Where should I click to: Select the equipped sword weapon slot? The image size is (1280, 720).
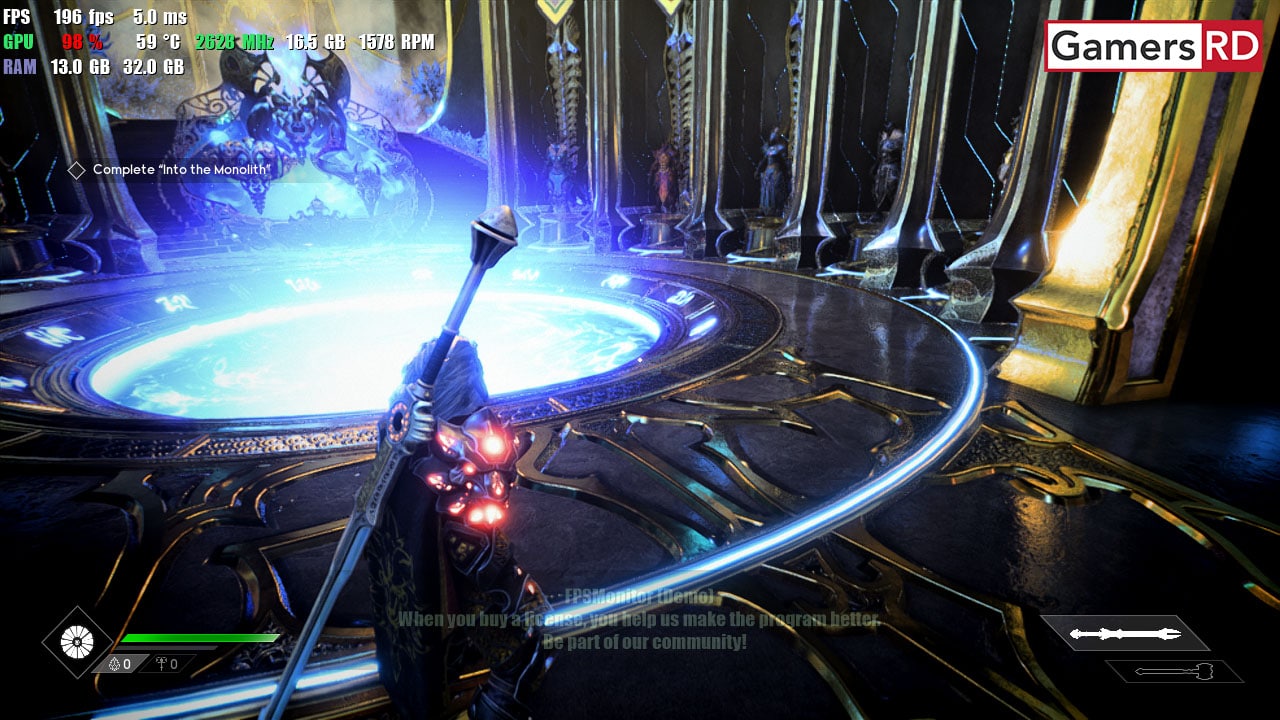(1125, 633)
